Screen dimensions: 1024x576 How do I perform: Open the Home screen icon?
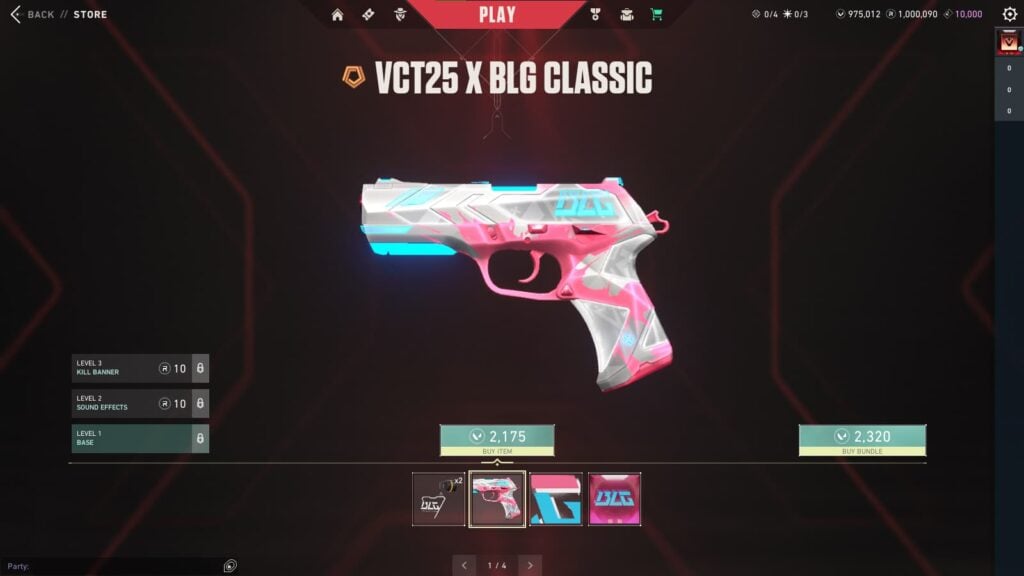click(337, 15)
